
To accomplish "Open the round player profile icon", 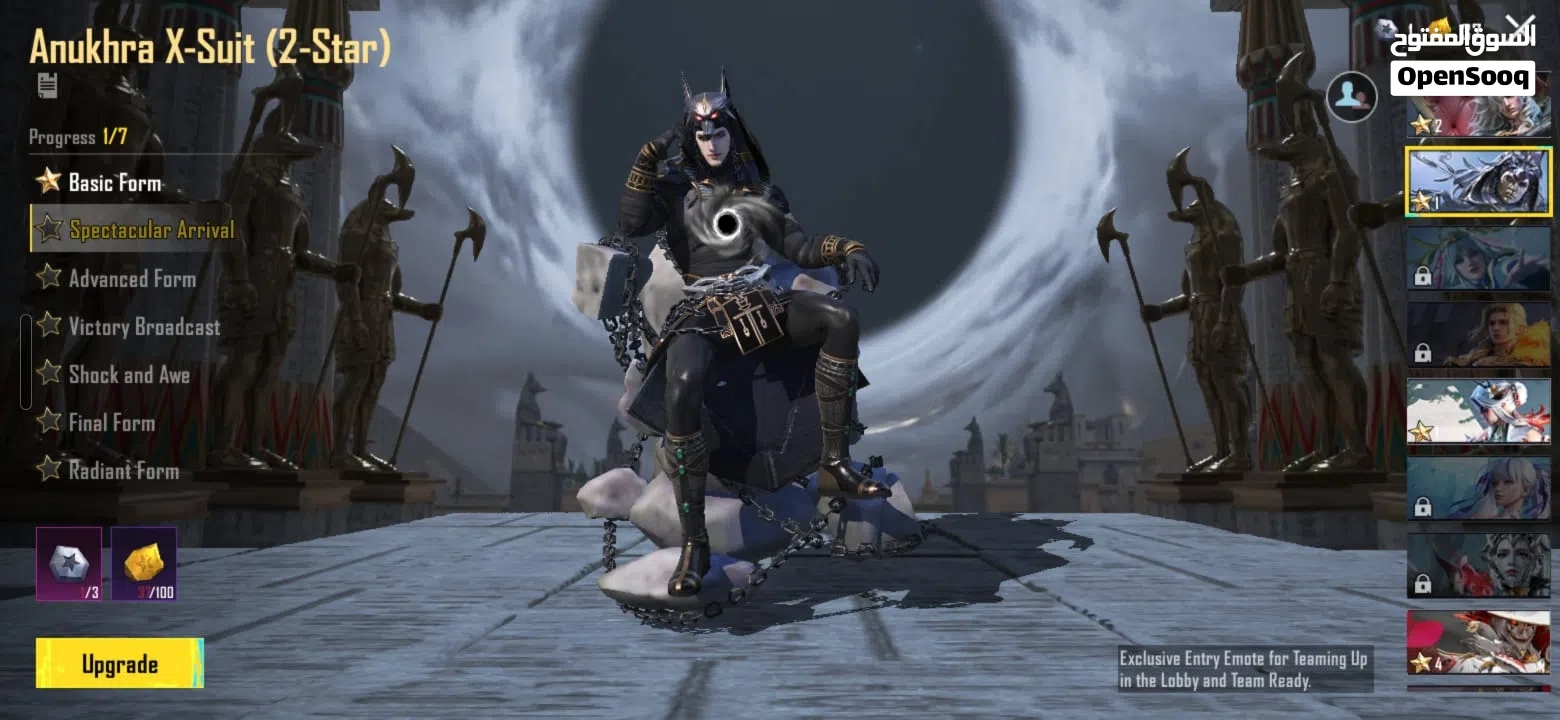I will (1351, 97).
